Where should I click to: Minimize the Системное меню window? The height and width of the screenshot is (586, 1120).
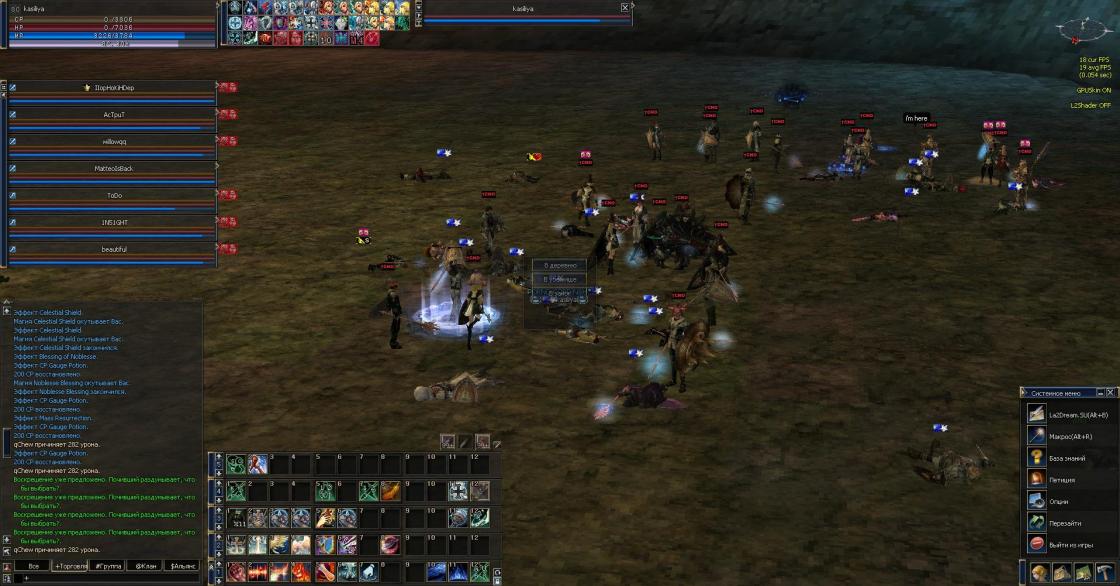point(1101,392)
